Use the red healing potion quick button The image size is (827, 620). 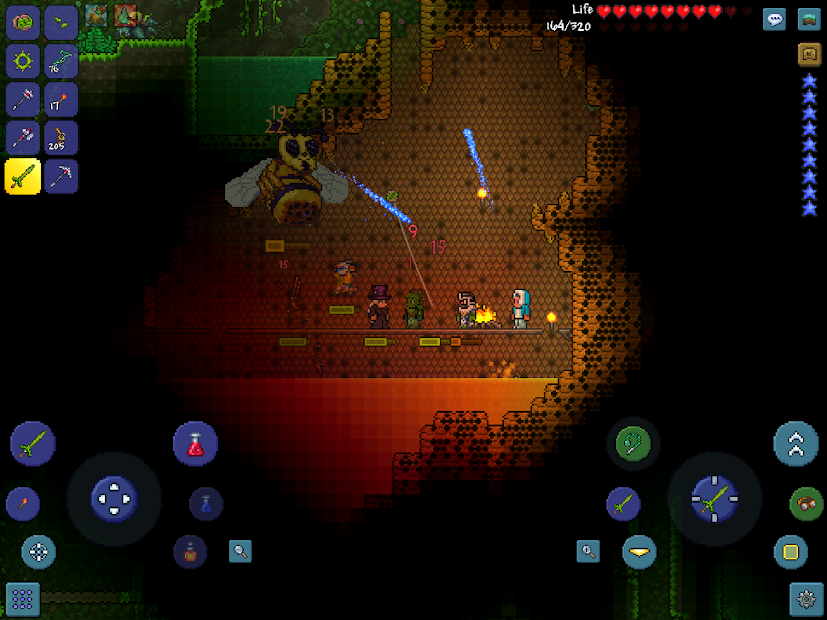point(195,444)
